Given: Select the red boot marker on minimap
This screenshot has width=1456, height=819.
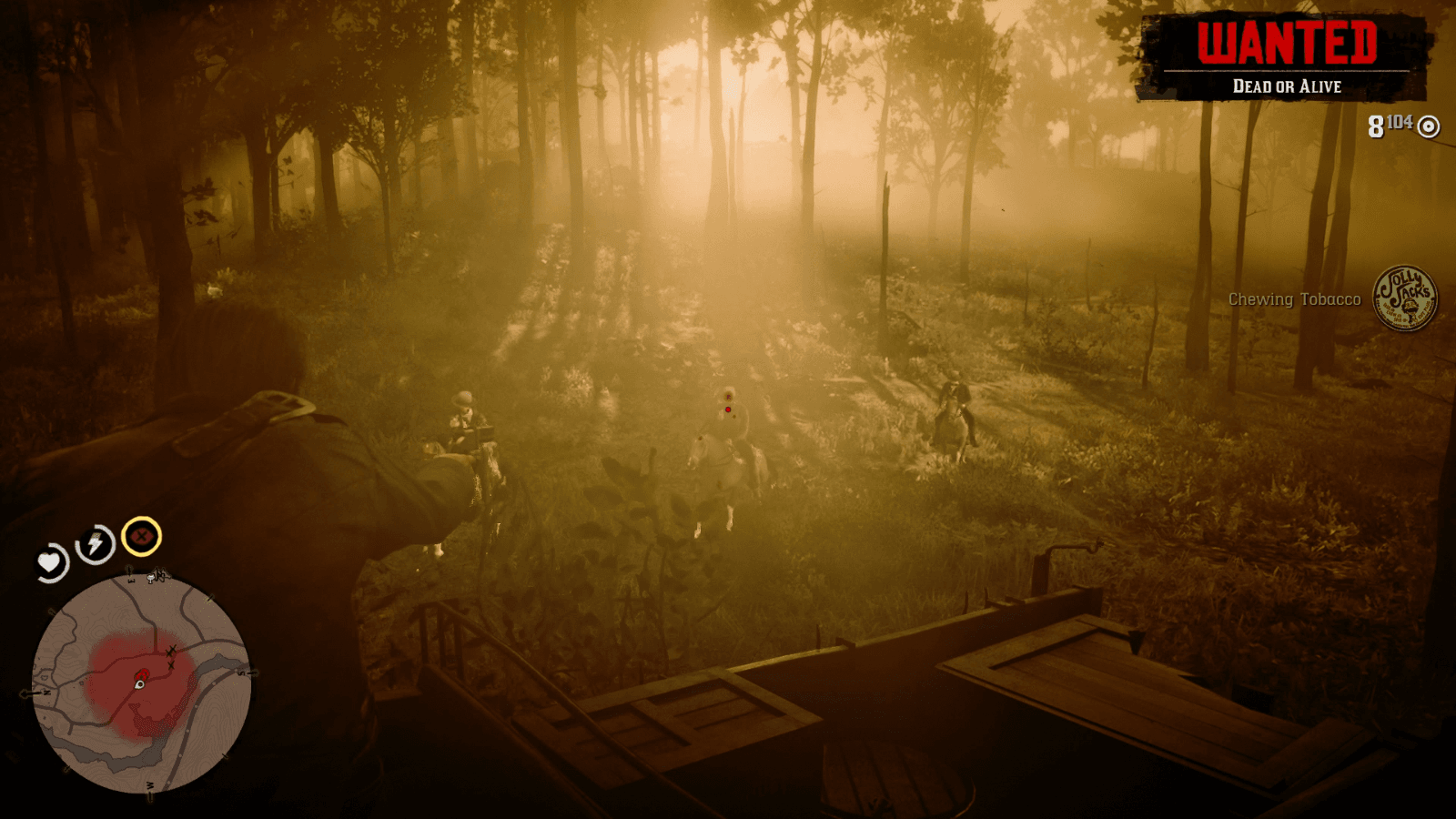Looking at the screenshot, I should point(143,673).
